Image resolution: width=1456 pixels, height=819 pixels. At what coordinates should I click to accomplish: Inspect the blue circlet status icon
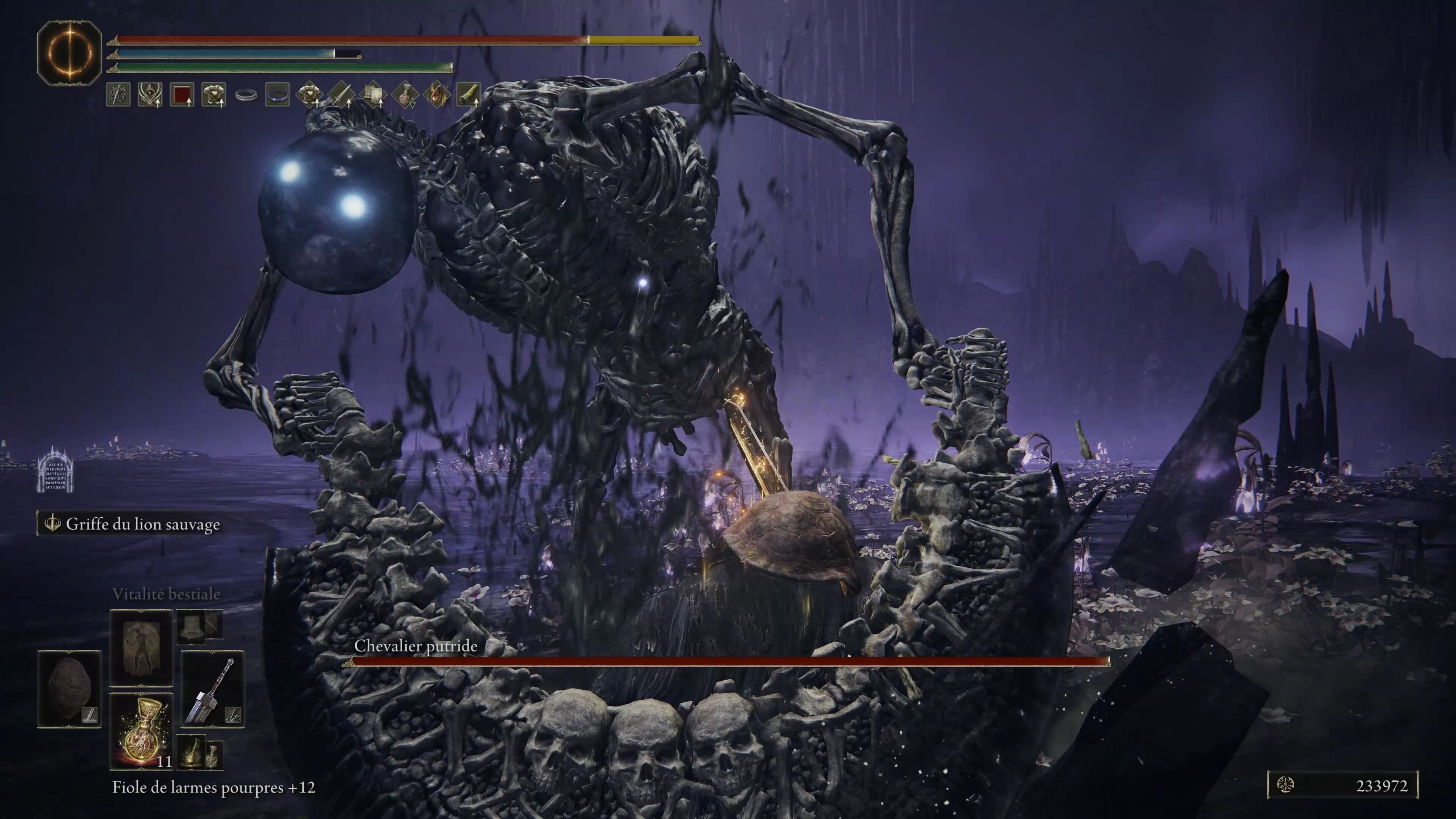pos(277,95)
